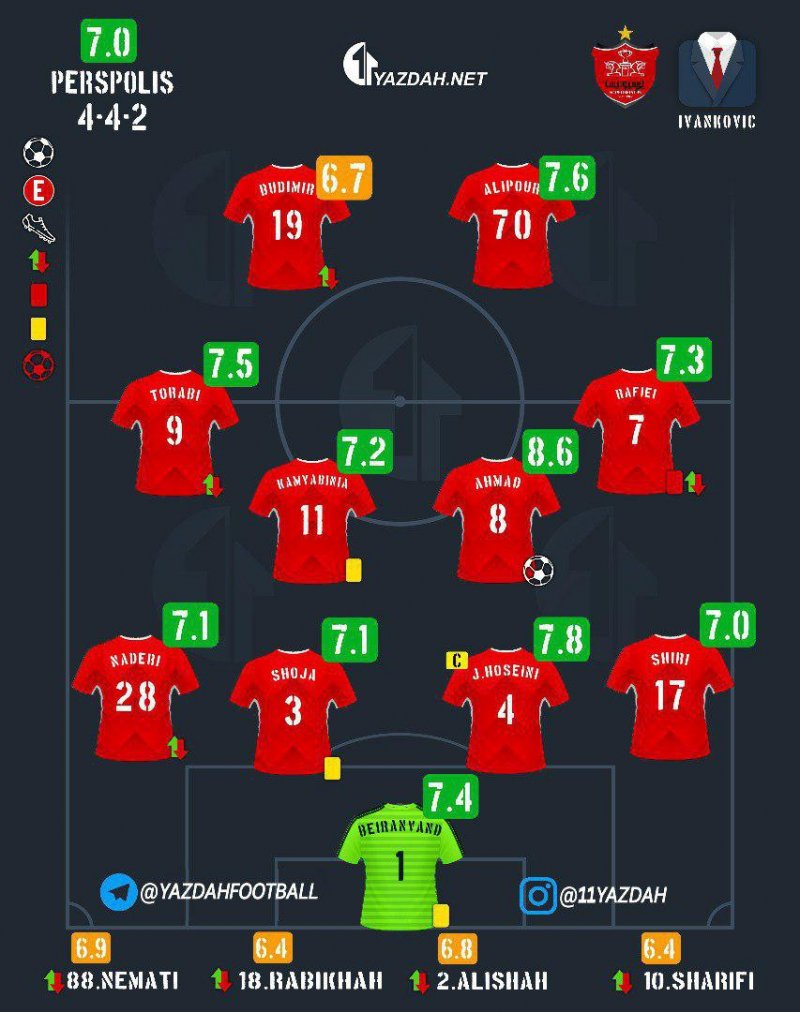This screenshot has height=1012, width=800.
Task: Select Budimir's number 19 shirt
Action: tap(286, 224)
